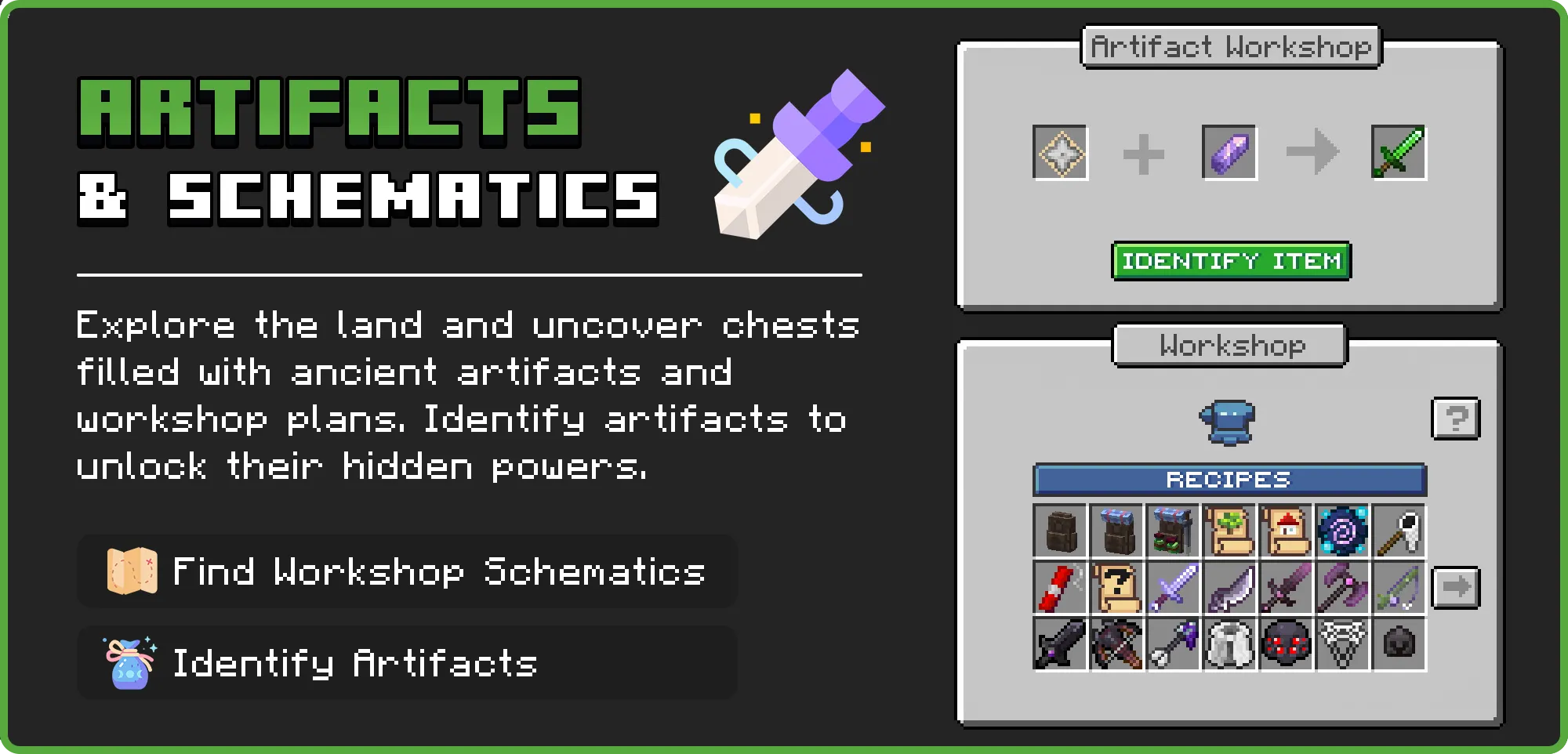Place item in the unidentified artifact slot
The width and height of the screenshot is (1568, 754).
click(x=1060, y=154)
